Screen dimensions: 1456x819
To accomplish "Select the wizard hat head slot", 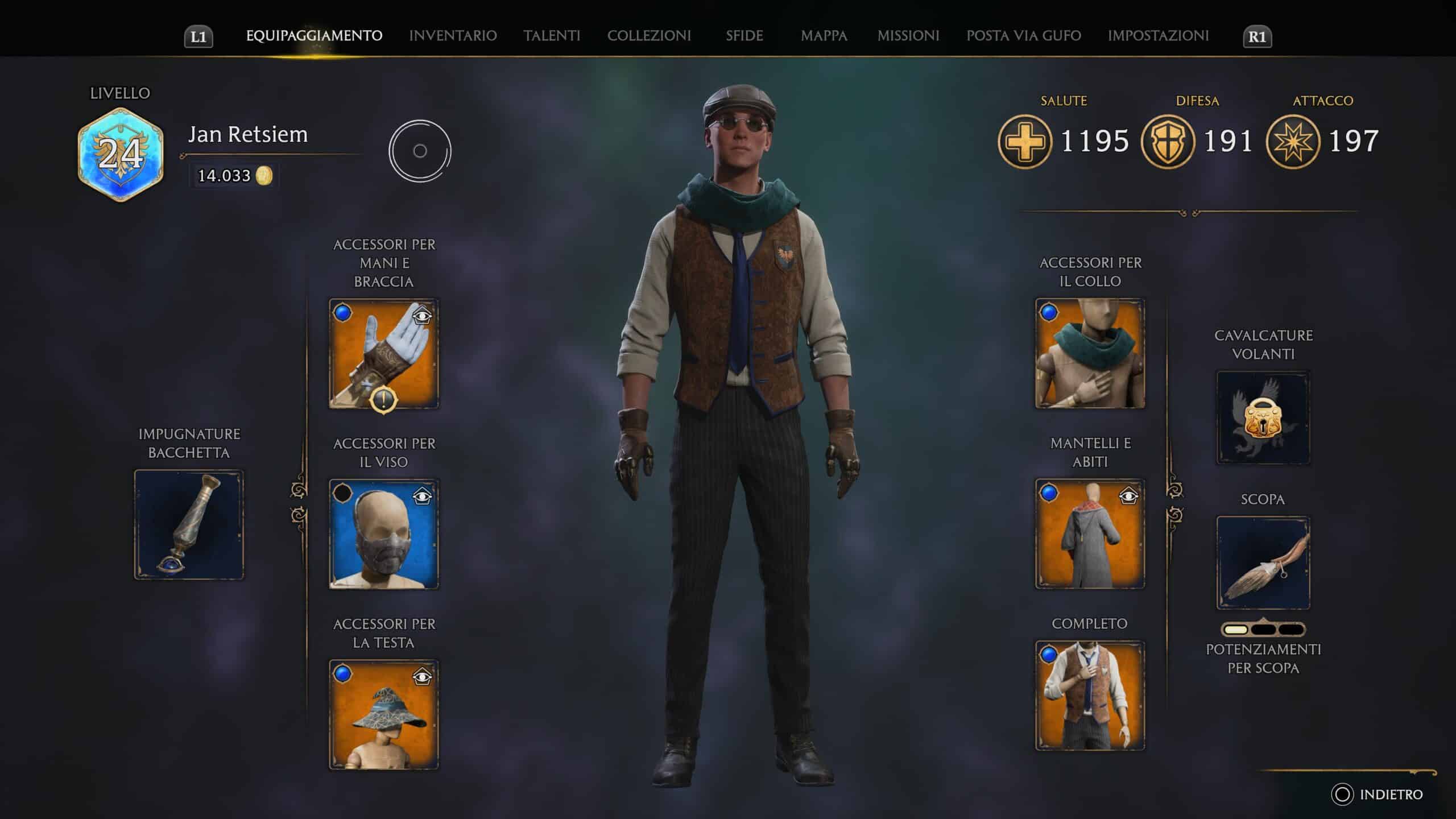I will [x=384, y=714].
